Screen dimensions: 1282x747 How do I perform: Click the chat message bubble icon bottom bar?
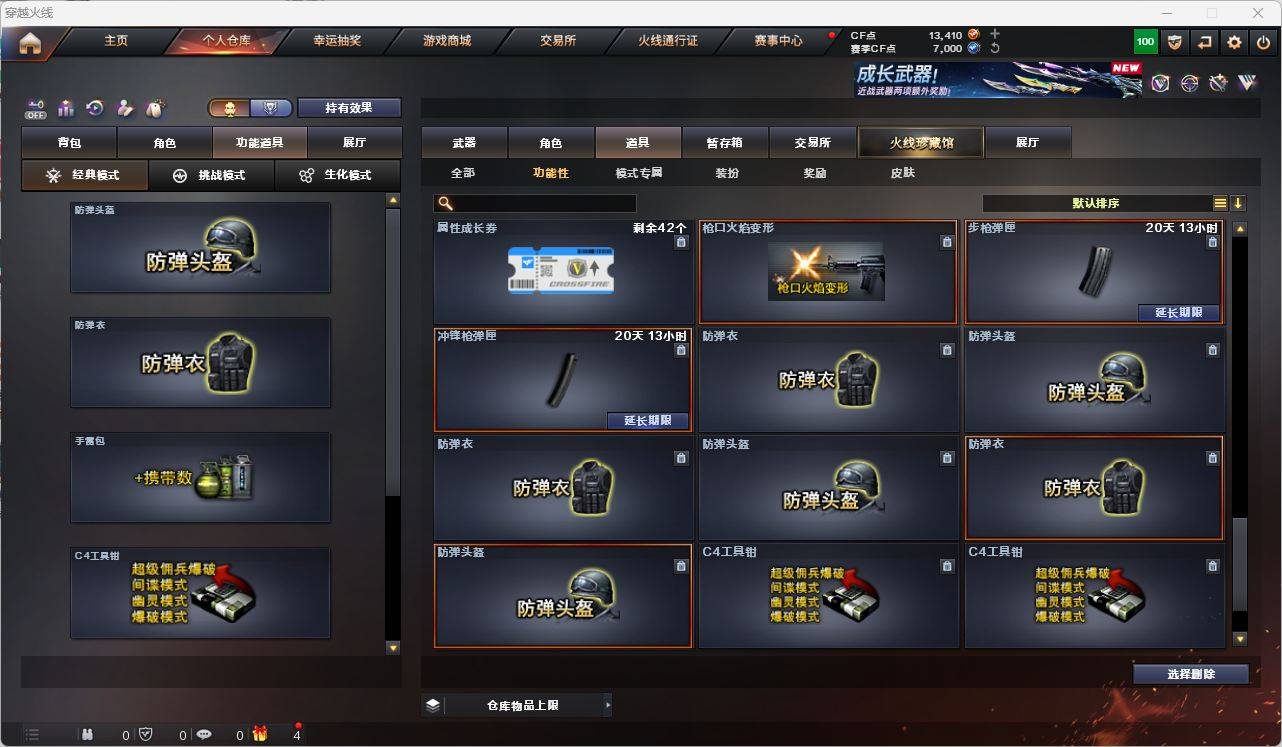pyautogui.click(x=203, y=734)
